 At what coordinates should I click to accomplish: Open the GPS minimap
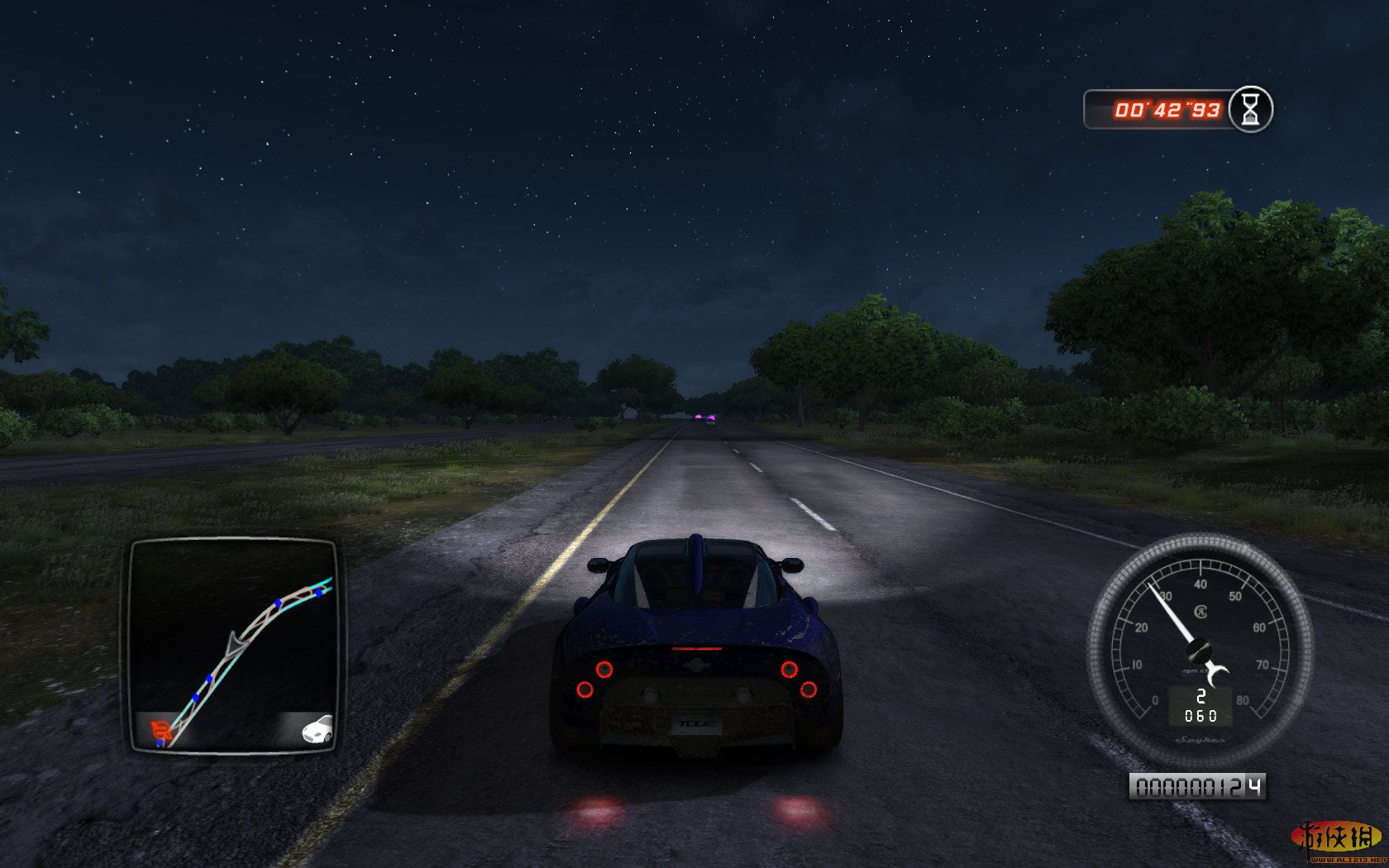coord(232,646)
